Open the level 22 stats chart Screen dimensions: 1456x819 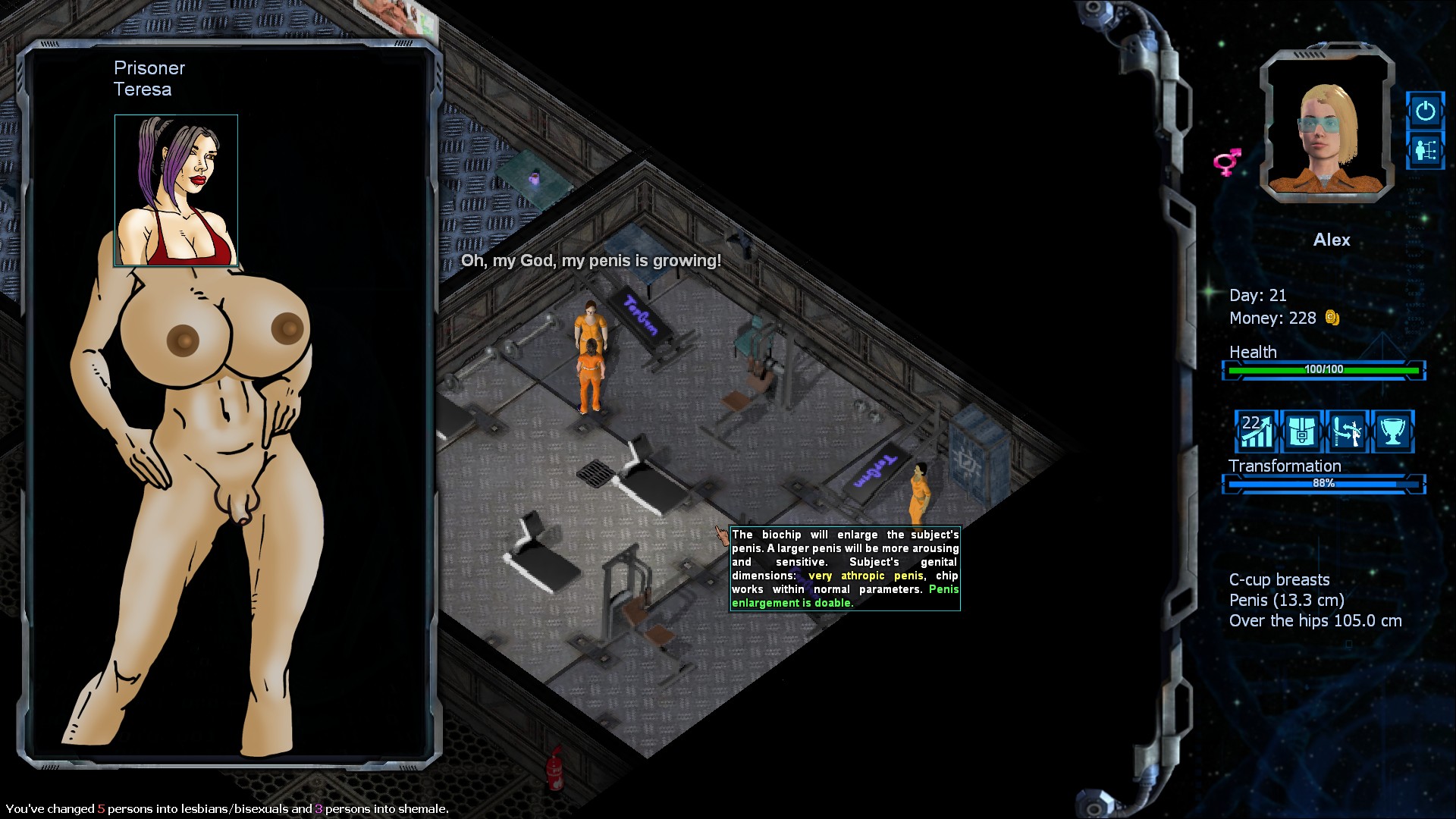coord(1256,431)
